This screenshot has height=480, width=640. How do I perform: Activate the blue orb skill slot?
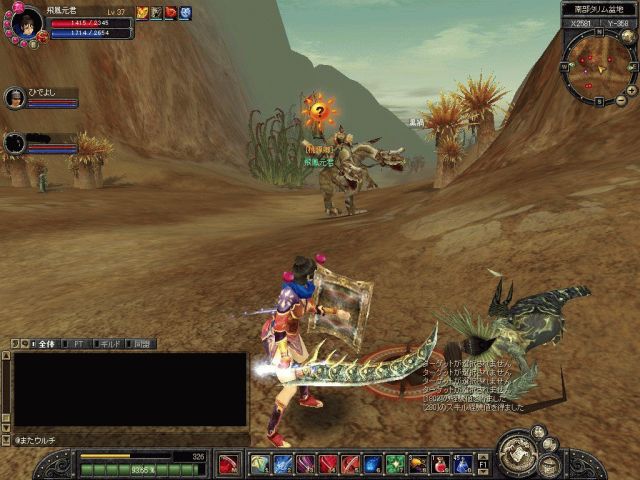point(373,463)
